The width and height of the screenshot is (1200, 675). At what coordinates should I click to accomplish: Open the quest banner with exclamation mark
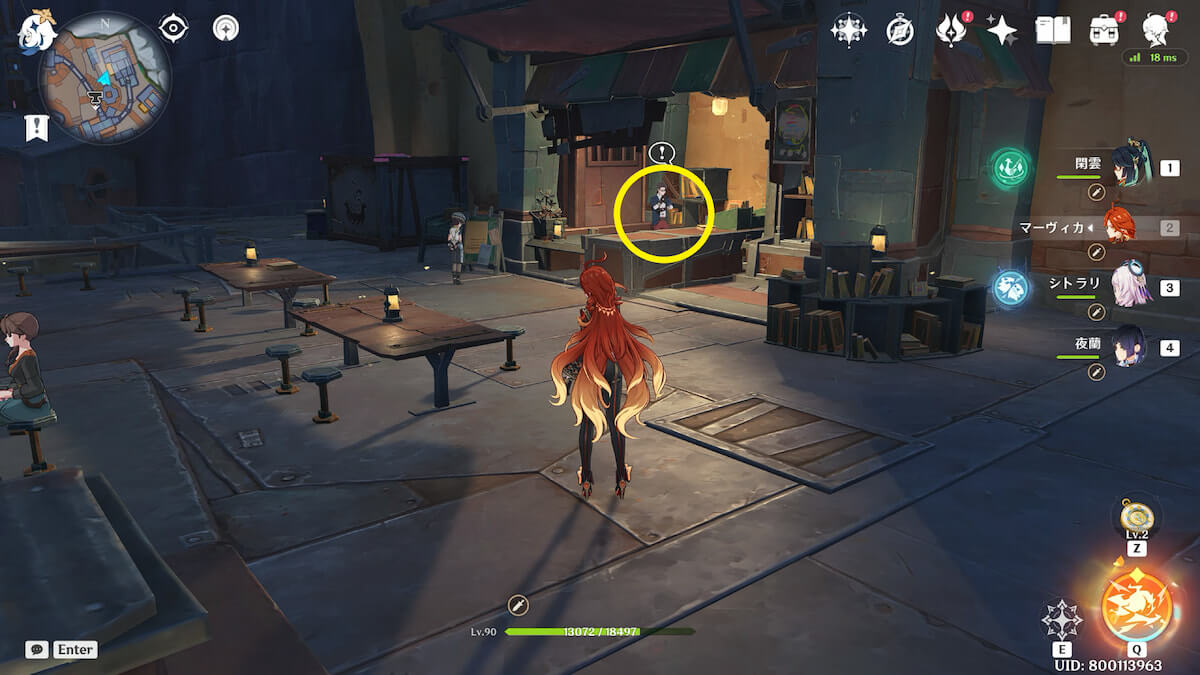point(37,128)
